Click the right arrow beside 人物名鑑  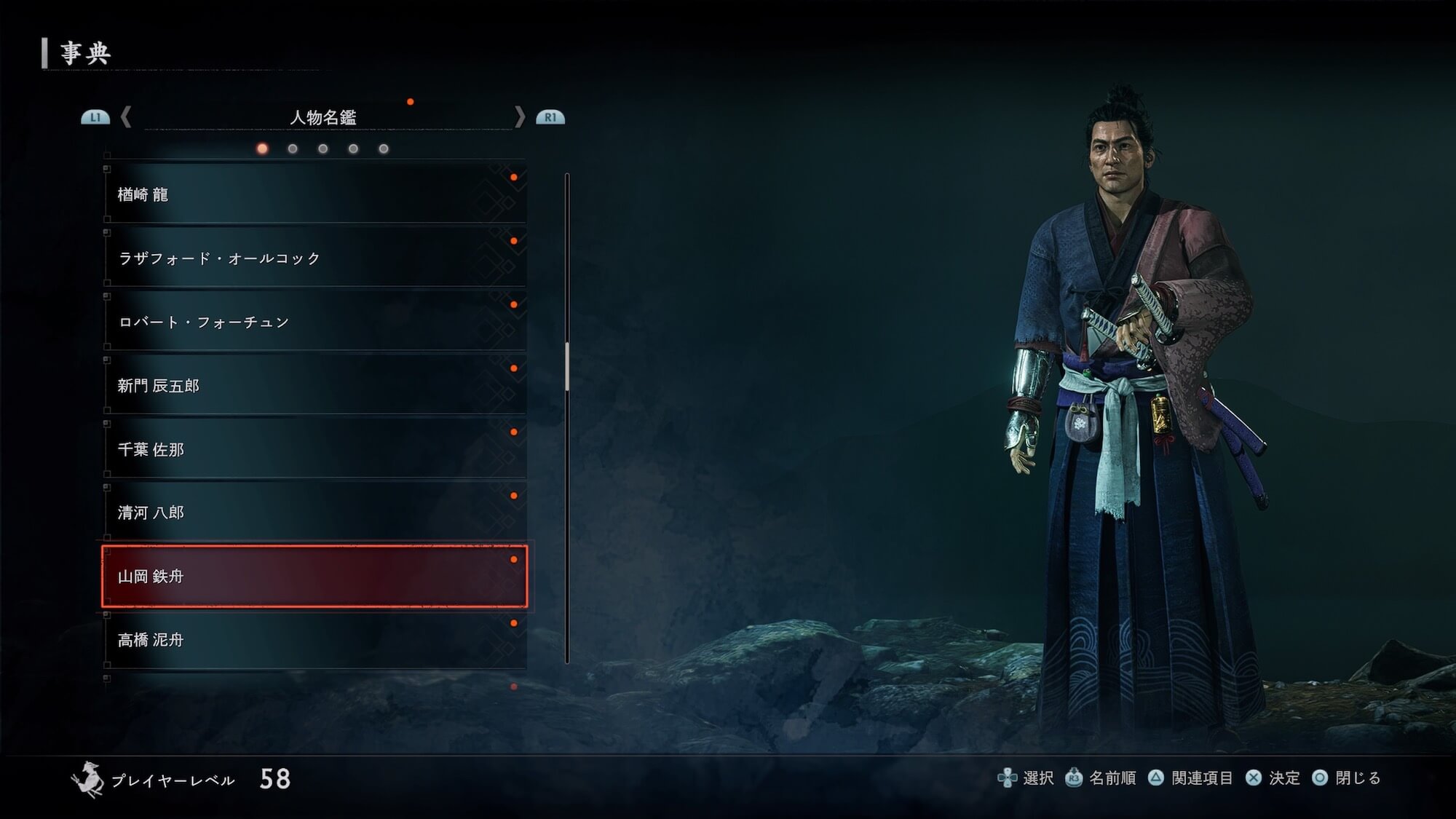point(519,116)
